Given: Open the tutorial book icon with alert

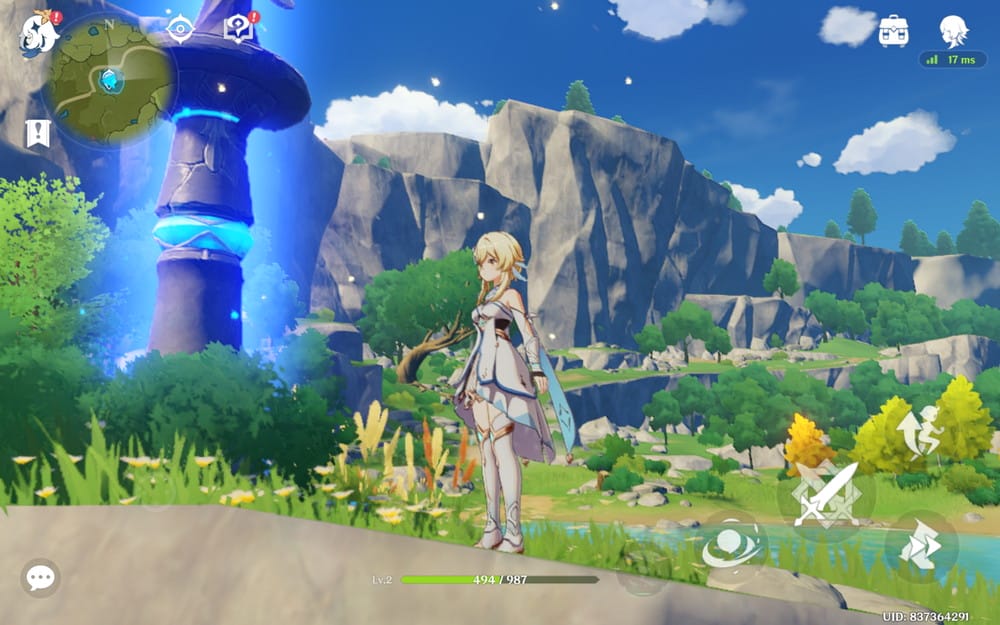Looking at the screenshot, I should (x=239, y=28).
